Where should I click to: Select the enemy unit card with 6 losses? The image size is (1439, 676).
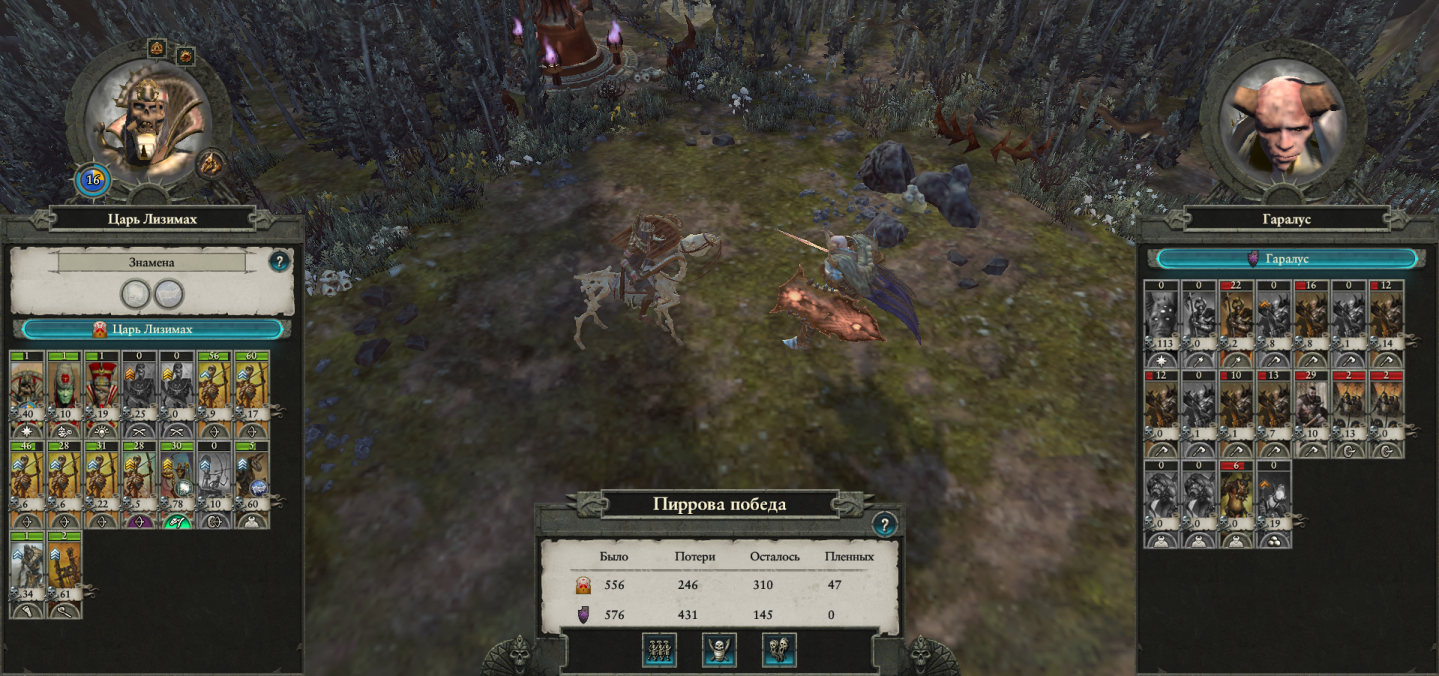tap(1235, 502)
